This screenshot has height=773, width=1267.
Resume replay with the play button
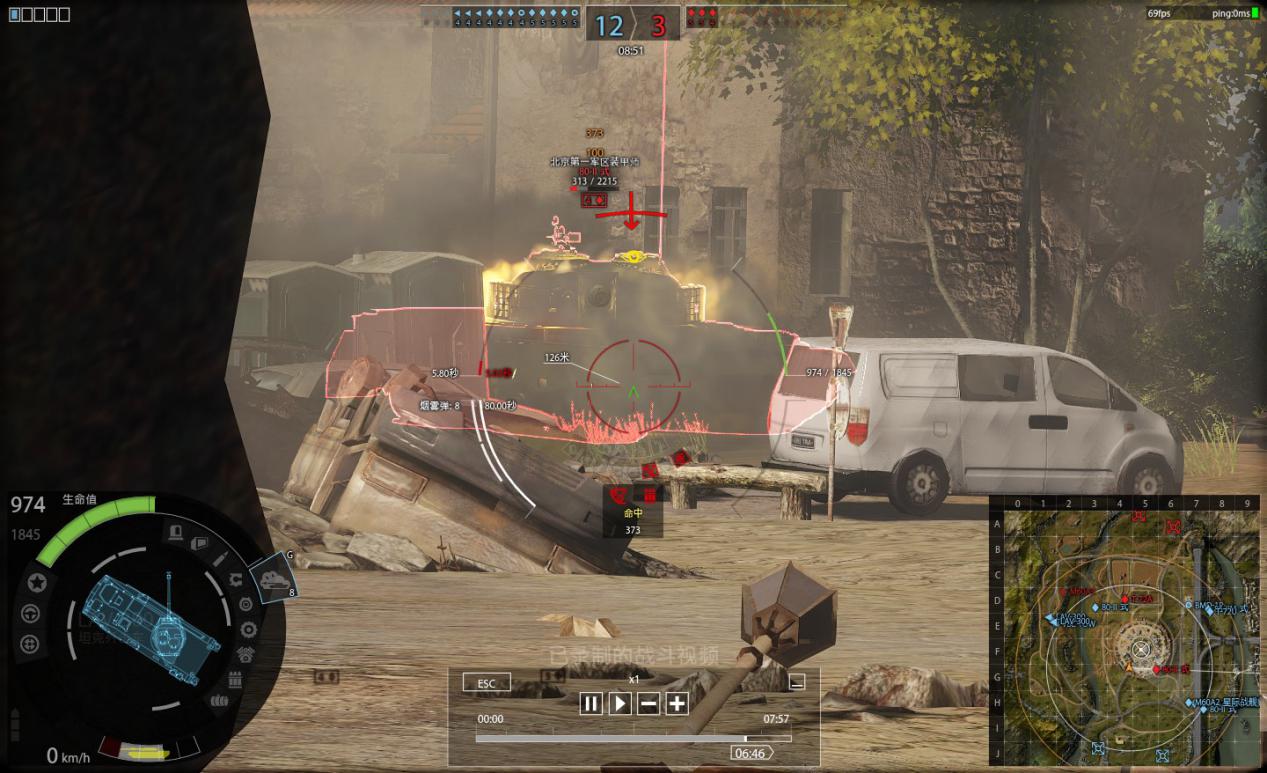click(620, 704)
